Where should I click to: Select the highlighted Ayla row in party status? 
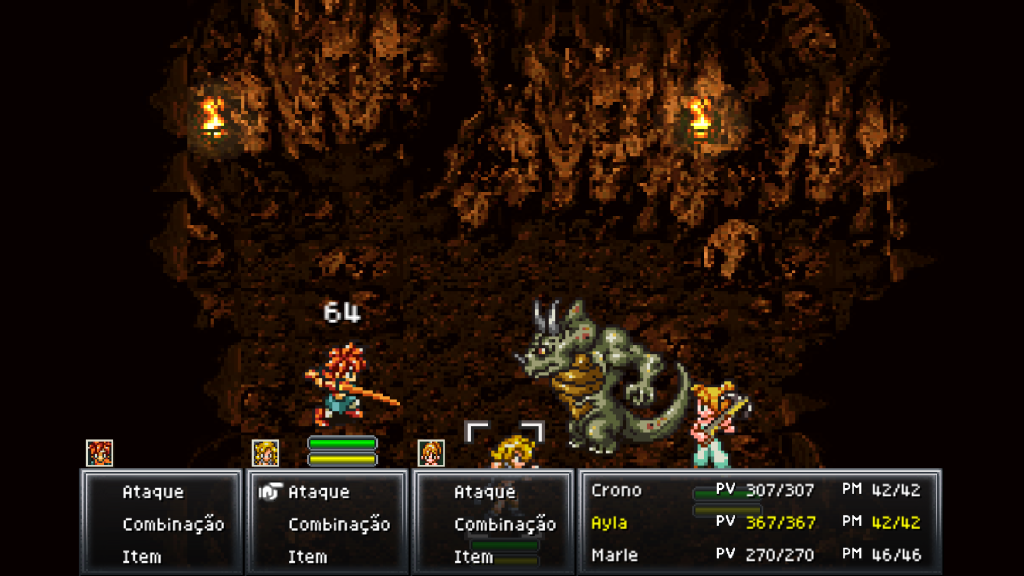pyautogui.click(x=755, y=523)
